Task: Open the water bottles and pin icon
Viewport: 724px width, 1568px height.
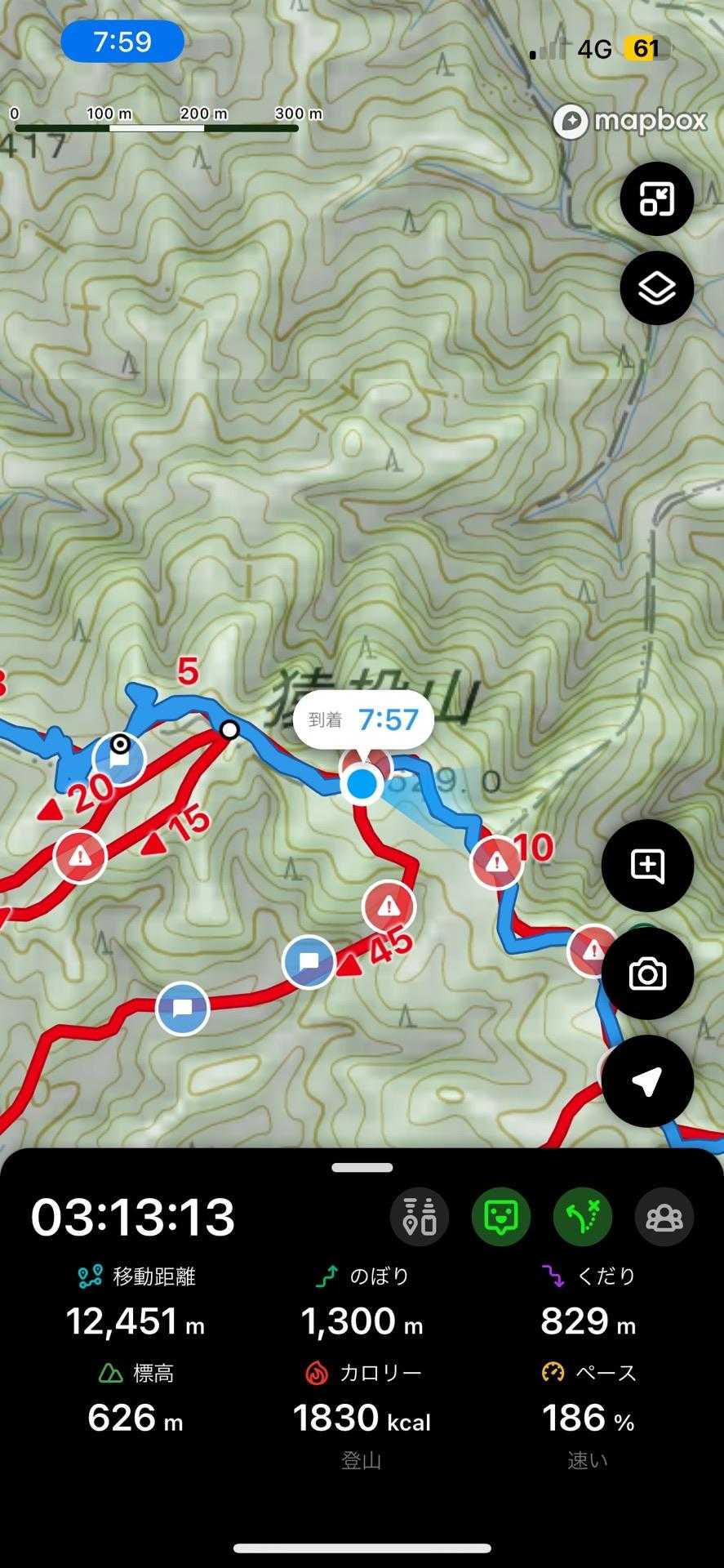Action: coord(420,1217)
